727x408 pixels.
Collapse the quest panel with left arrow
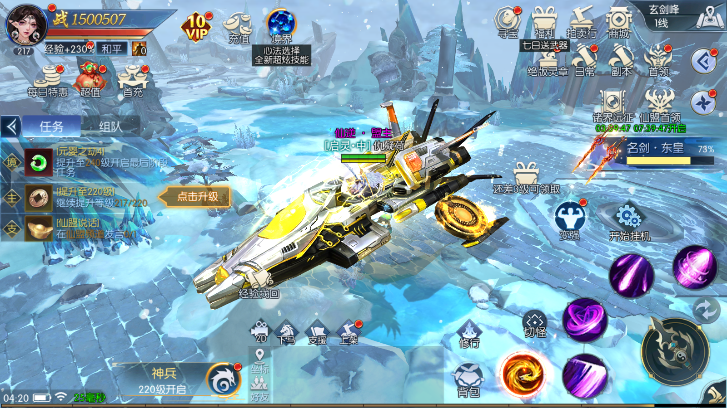pyautogui.click(x=12, y=126)
